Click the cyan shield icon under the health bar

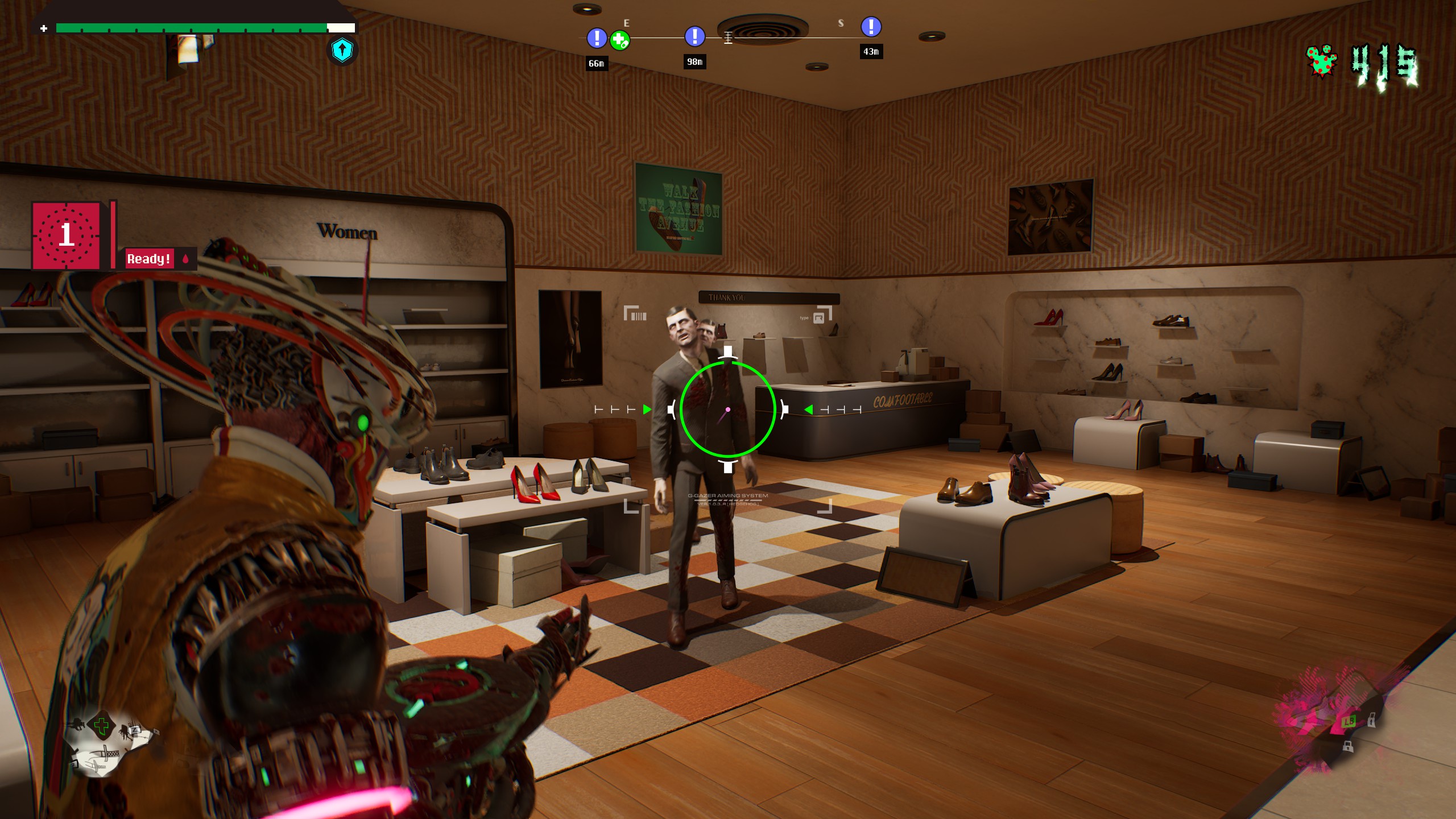pyautogui.click(x=342, y=51)
